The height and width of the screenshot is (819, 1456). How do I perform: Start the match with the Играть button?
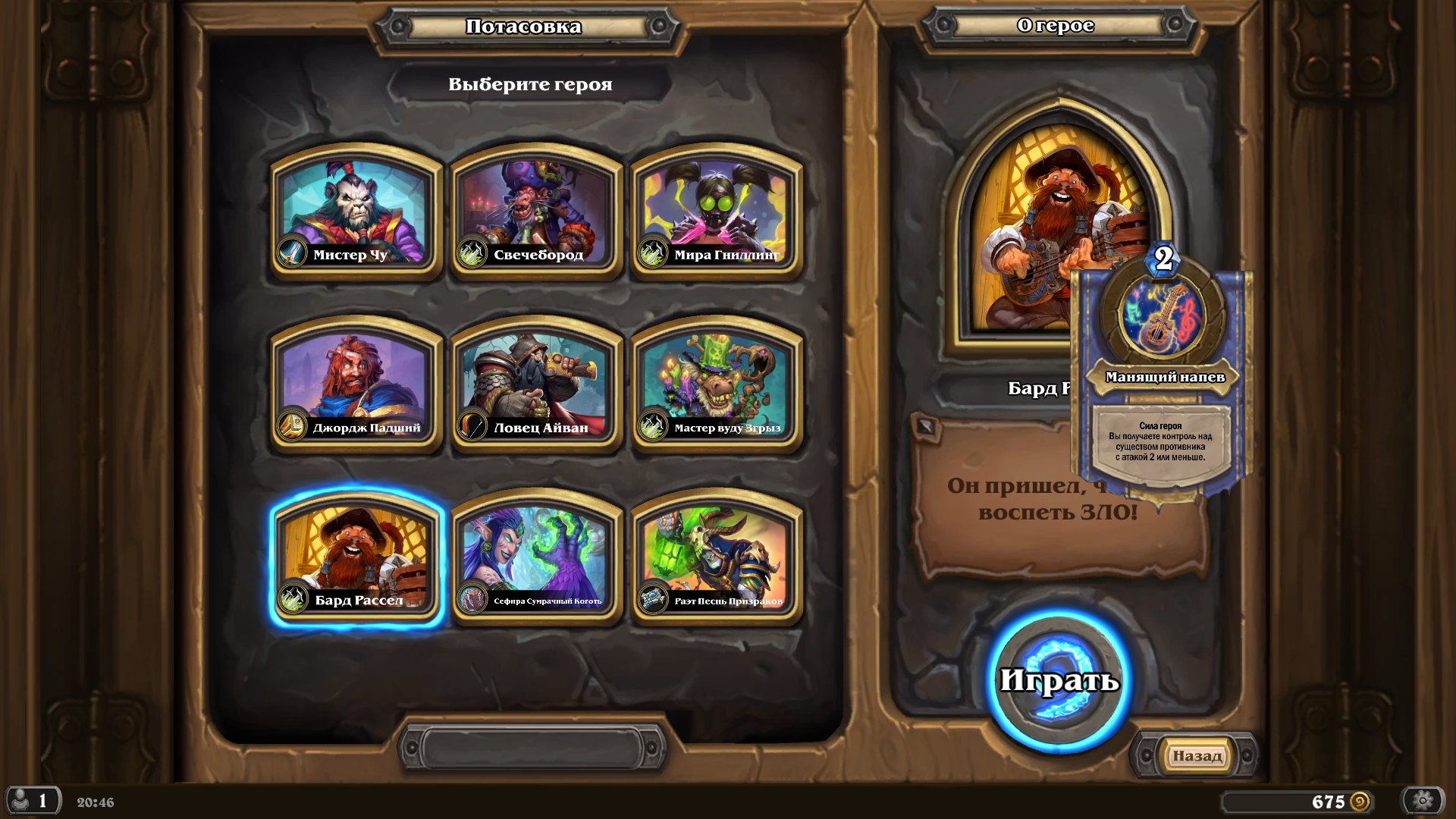click(1059, 680)
